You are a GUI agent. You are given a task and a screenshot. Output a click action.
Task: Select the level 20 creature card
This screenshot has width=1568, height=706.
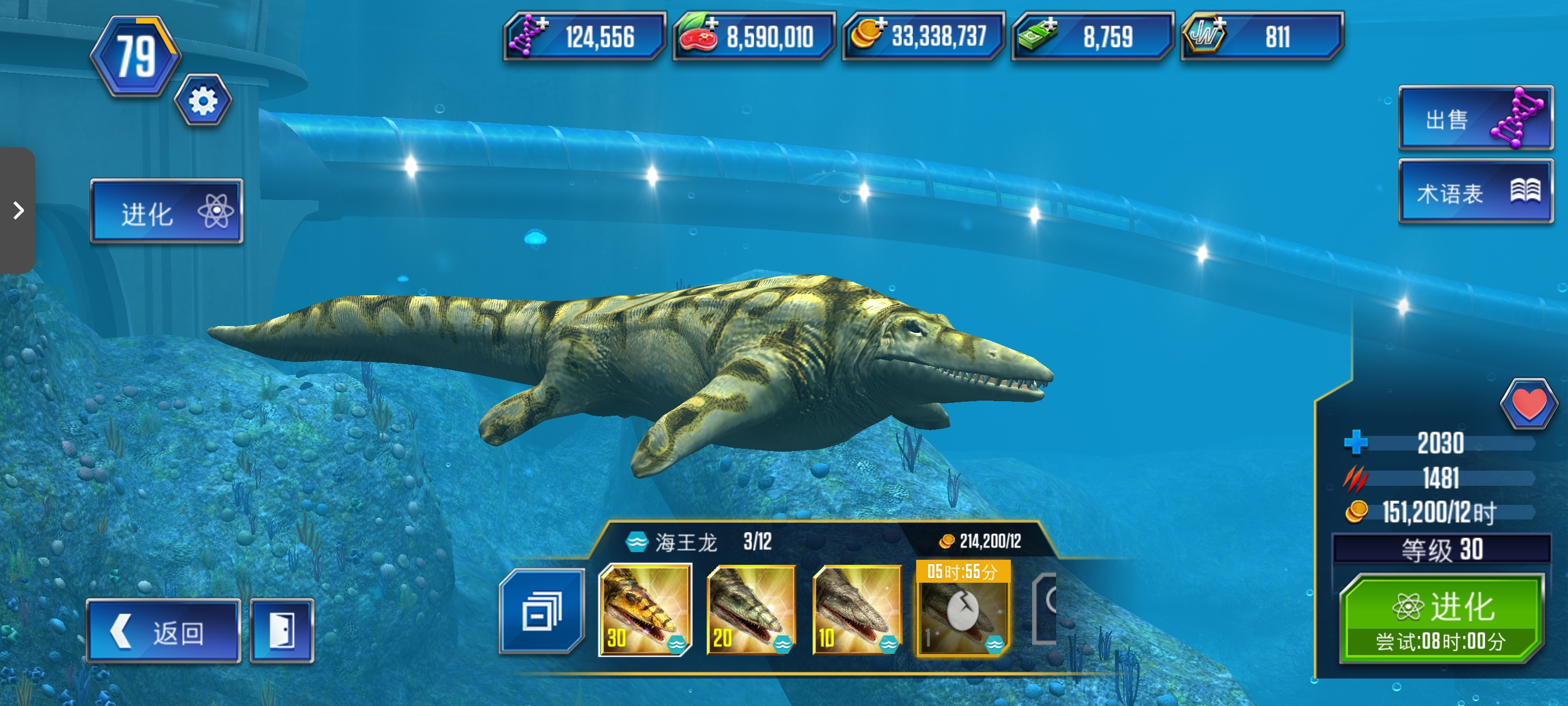pyautogui.click(x=751, y=610)
